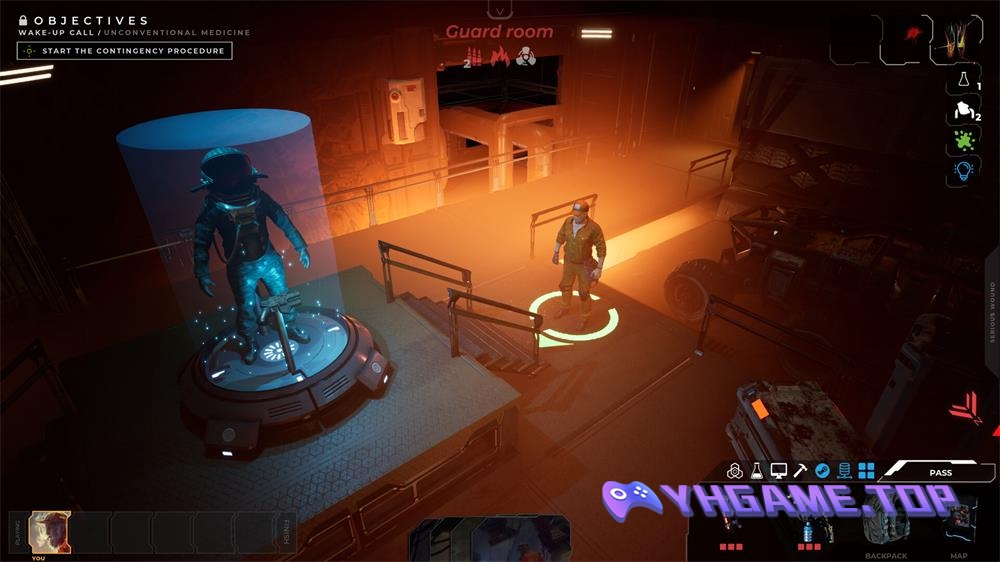Select the fiery claws card at top right
Screen dimensions: 1000x562
click(x=961, y=38)
